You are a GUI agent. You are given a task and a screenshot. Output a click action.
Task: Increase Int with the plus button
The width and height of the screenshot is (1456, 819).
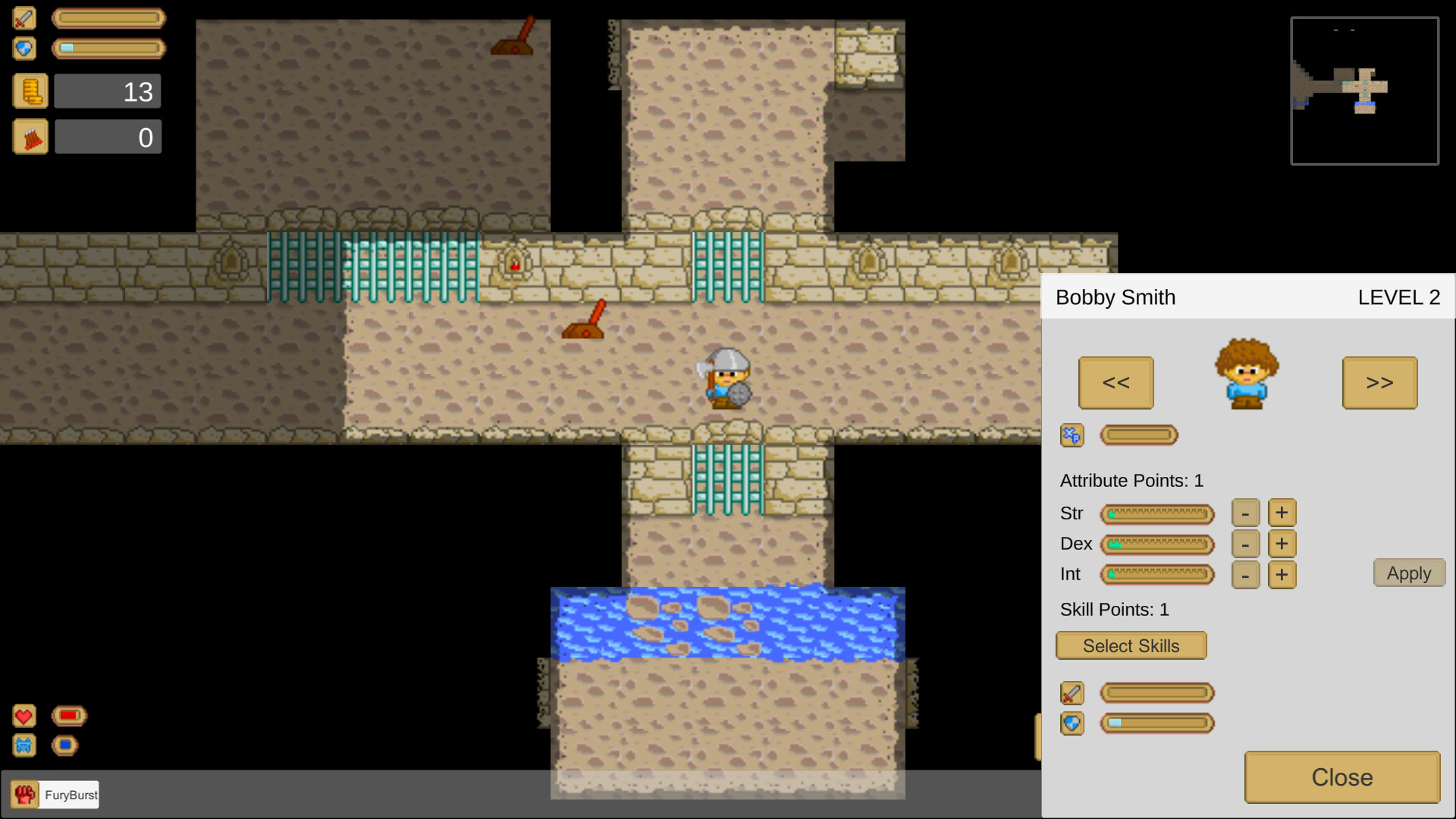tap(1282, 574)
